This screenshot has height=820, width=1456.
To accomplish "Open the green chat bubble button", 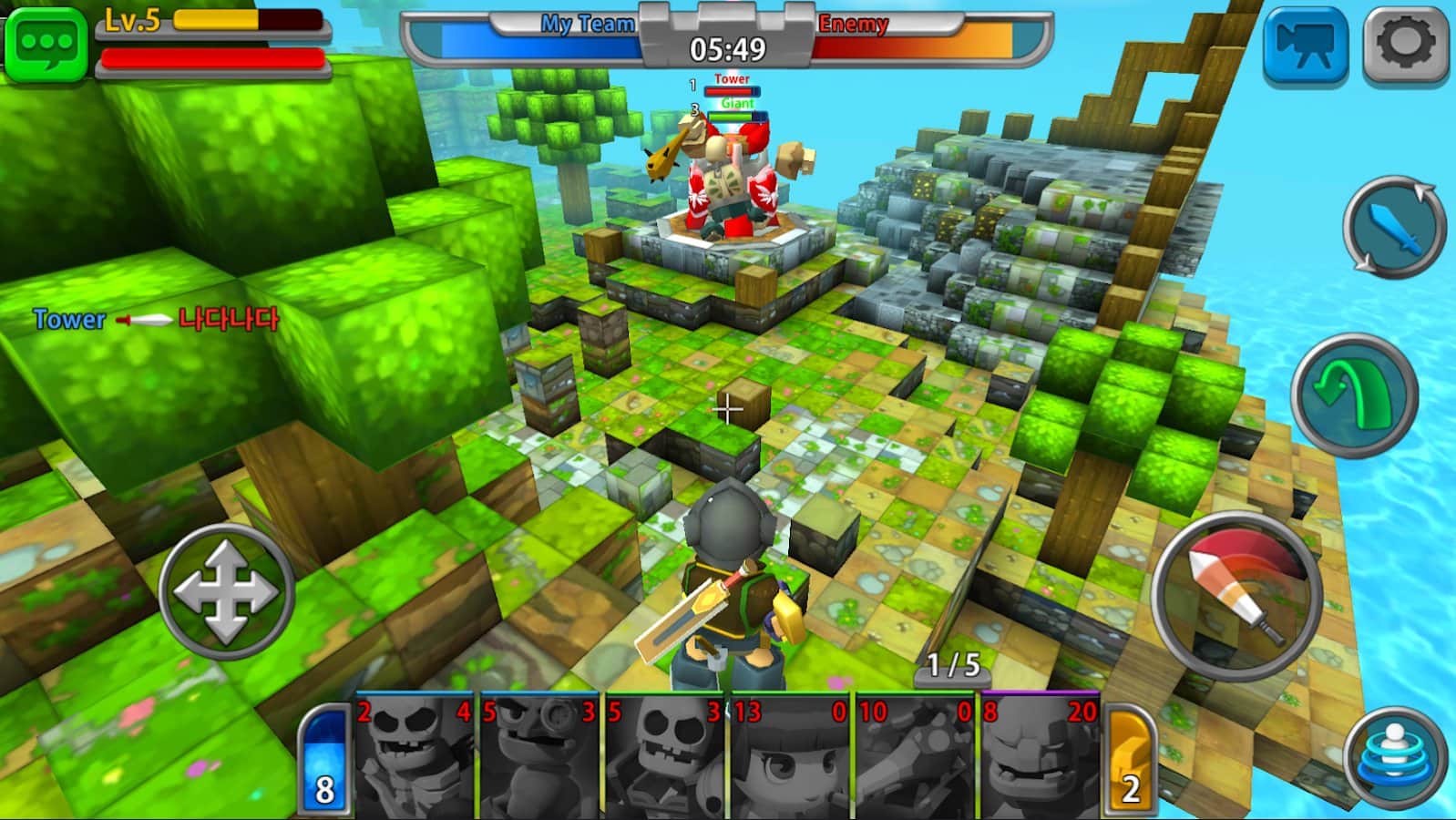I will 46,43.
